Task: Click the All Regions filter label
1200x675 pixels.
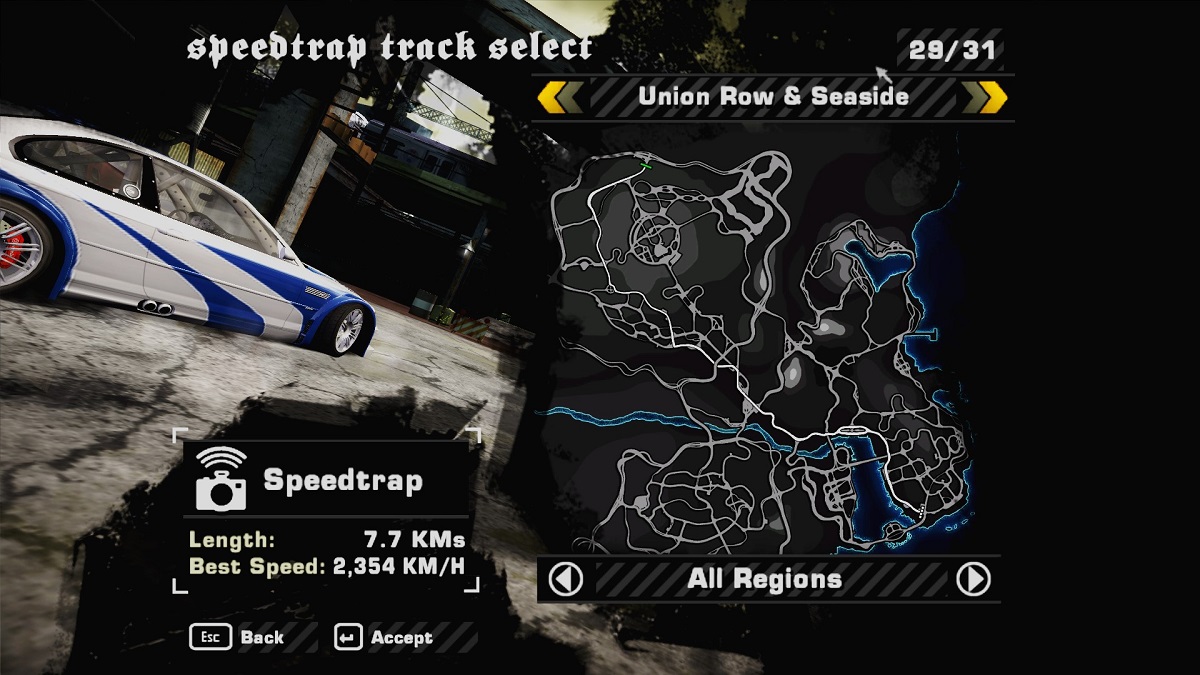Action: click(x=765, y=579)
